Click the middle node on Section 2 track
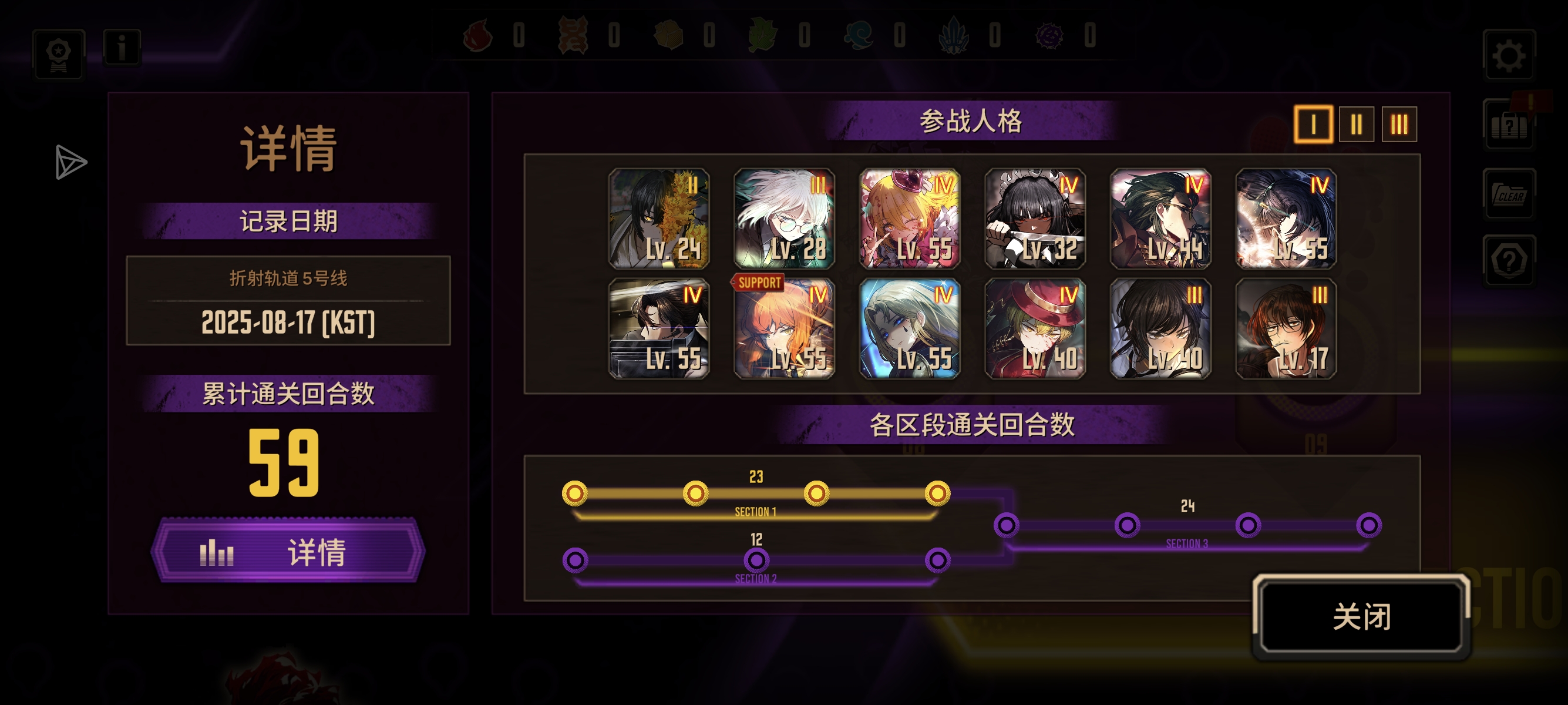Image resolution: width=1568 pixels, height=705 pixels. (756, 558)
